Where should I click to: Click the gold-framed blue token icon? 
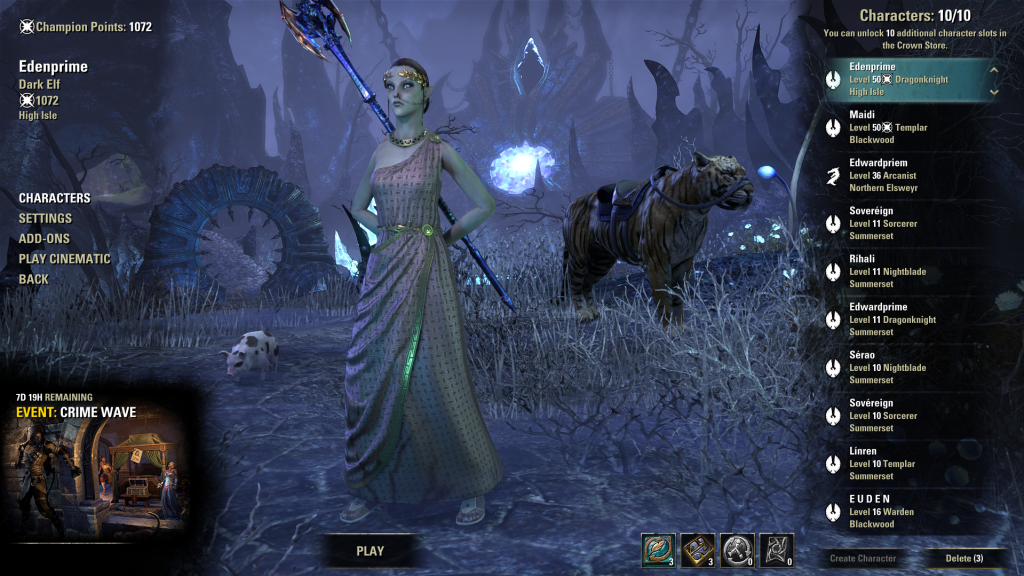697,549
